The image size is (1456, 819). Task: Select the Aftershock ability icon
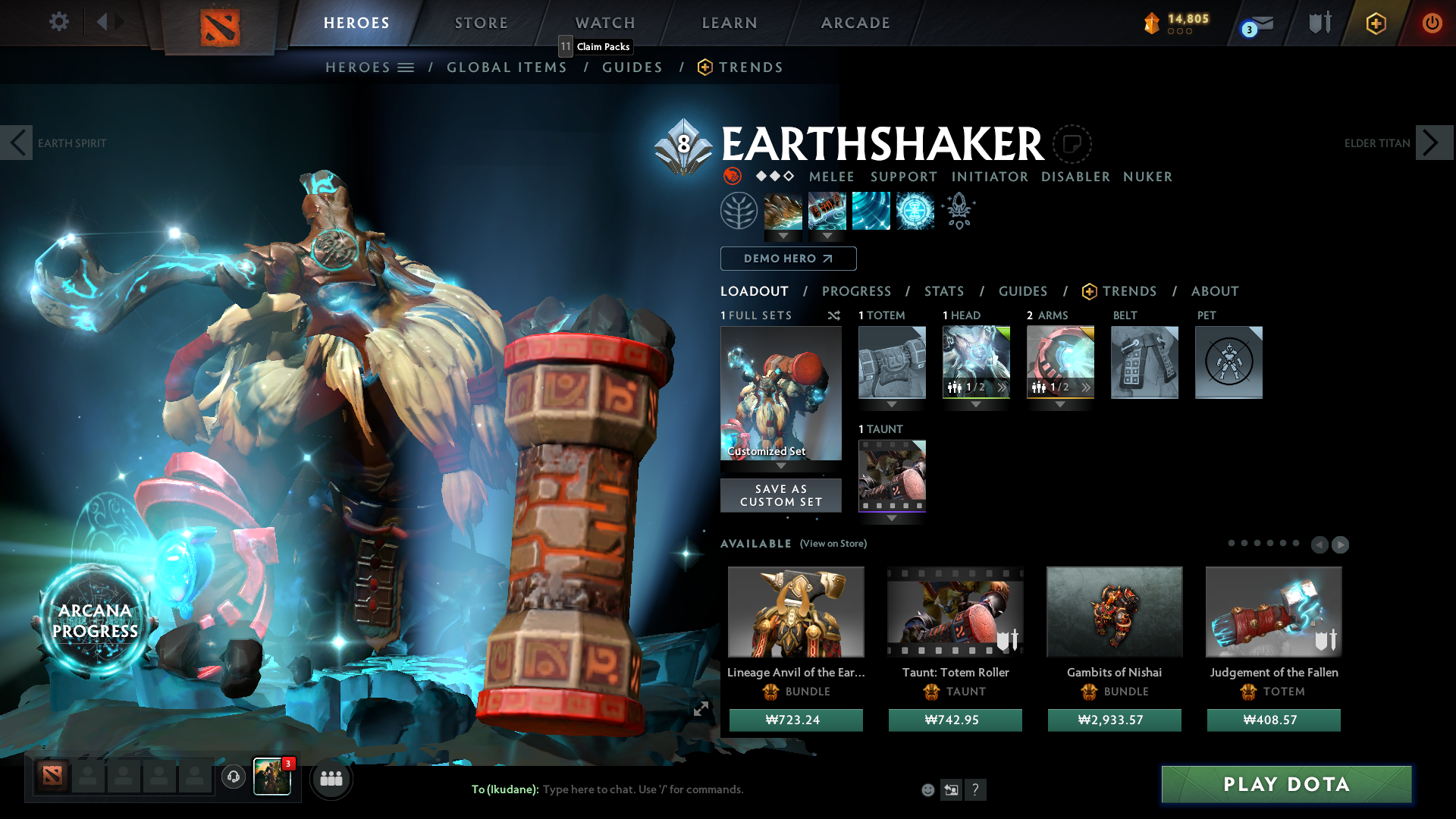pos(871,211)
